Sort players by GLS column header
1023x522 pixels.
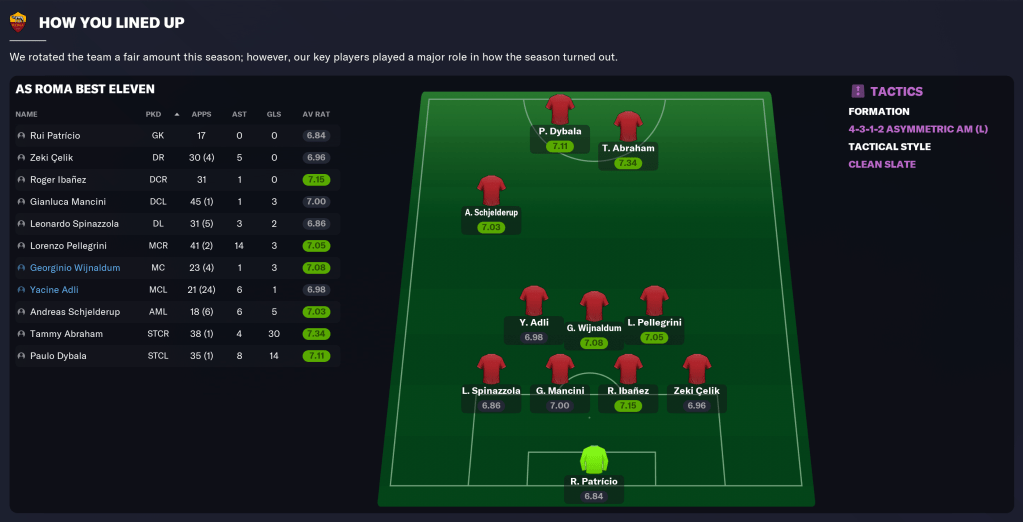[273, 114]
